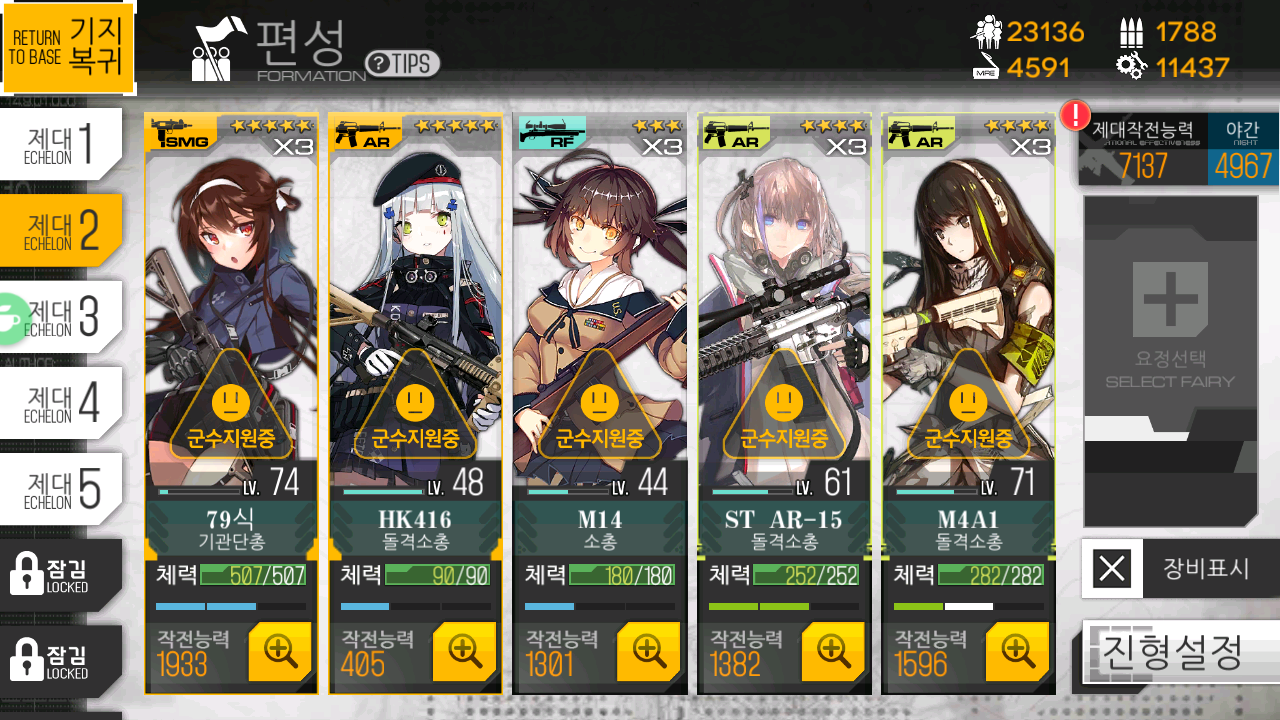
Task: Pick the M4A1 character card
Action: point(968,300)
